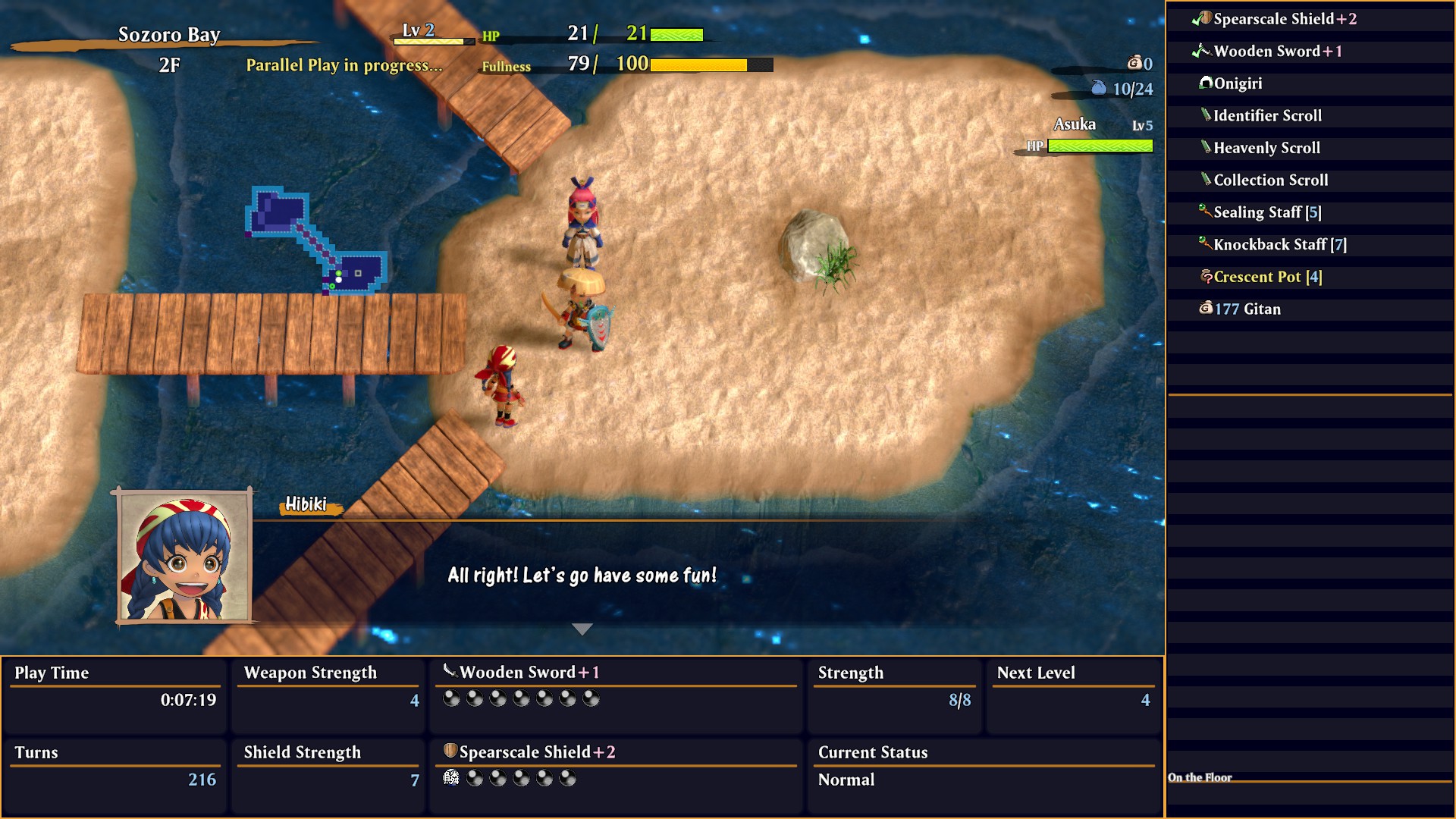This screenshot has height=819, width=1456.
Task: Select the Heavenly Scroll entry
Action: [1266, 148]
